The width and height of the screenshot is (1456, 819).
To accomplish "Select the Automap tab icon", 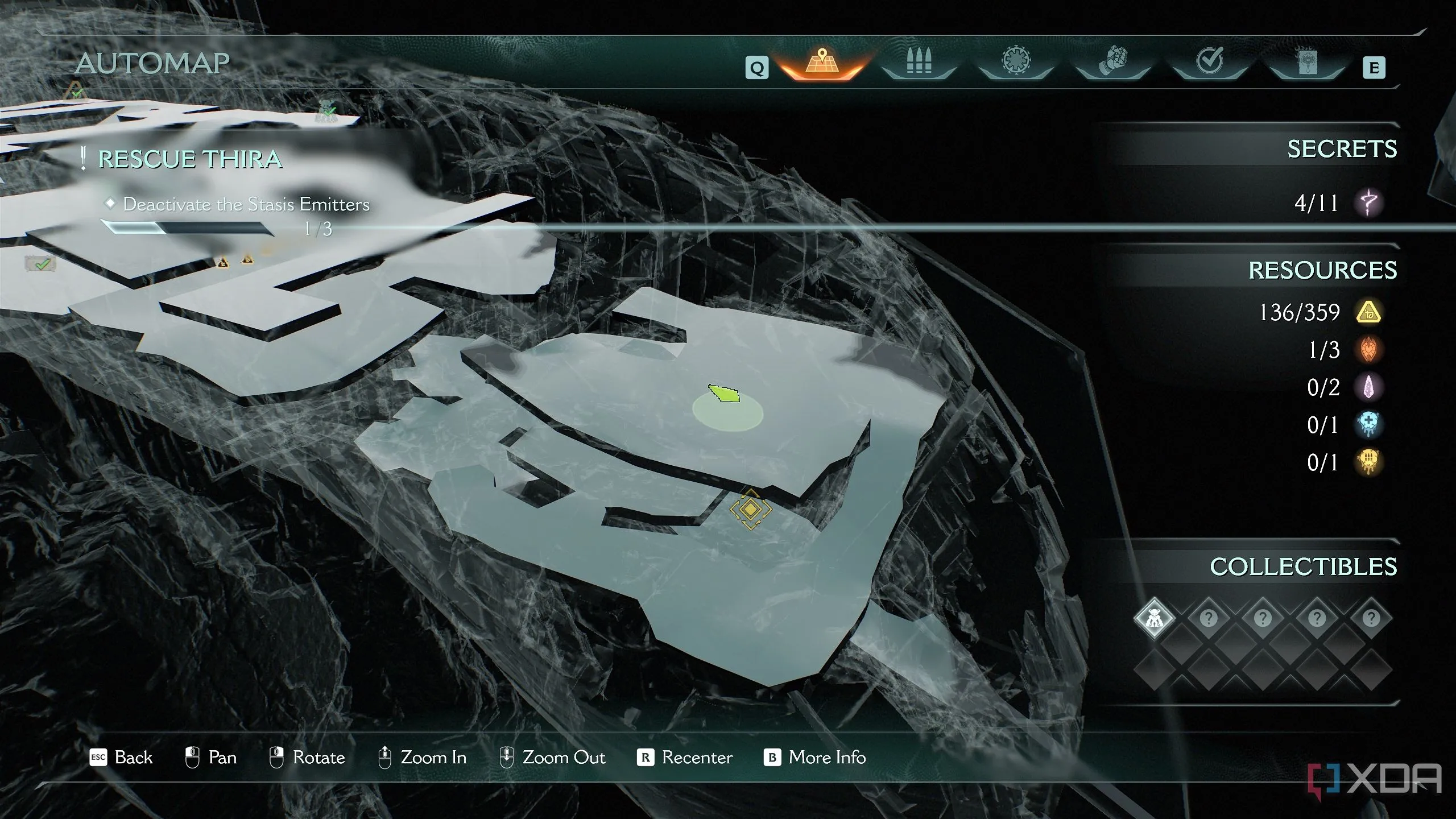I will [x=821, y=63].
